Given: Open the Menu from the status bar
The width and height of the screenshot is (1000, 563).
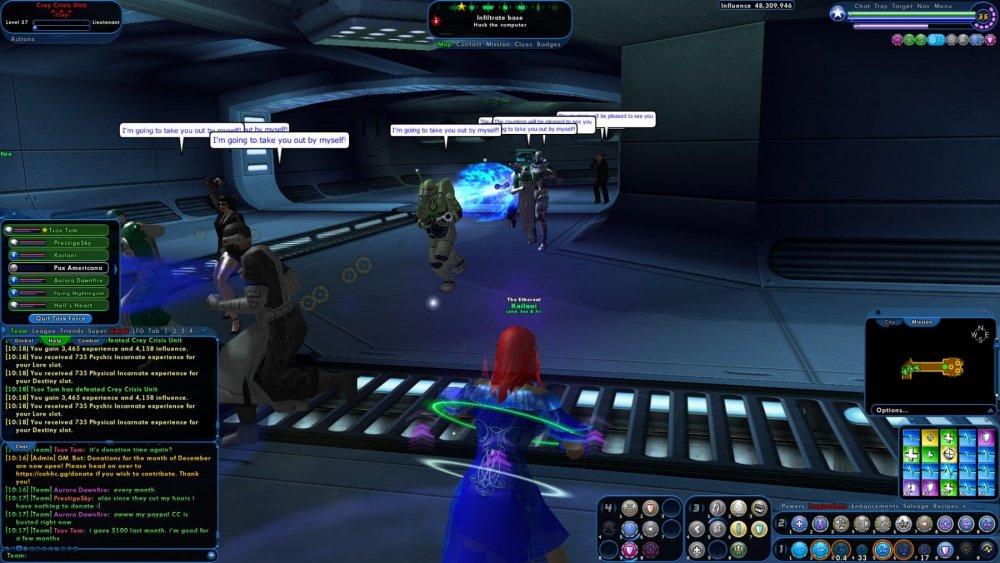Looking at the screenshot, I should click(944, 6).
